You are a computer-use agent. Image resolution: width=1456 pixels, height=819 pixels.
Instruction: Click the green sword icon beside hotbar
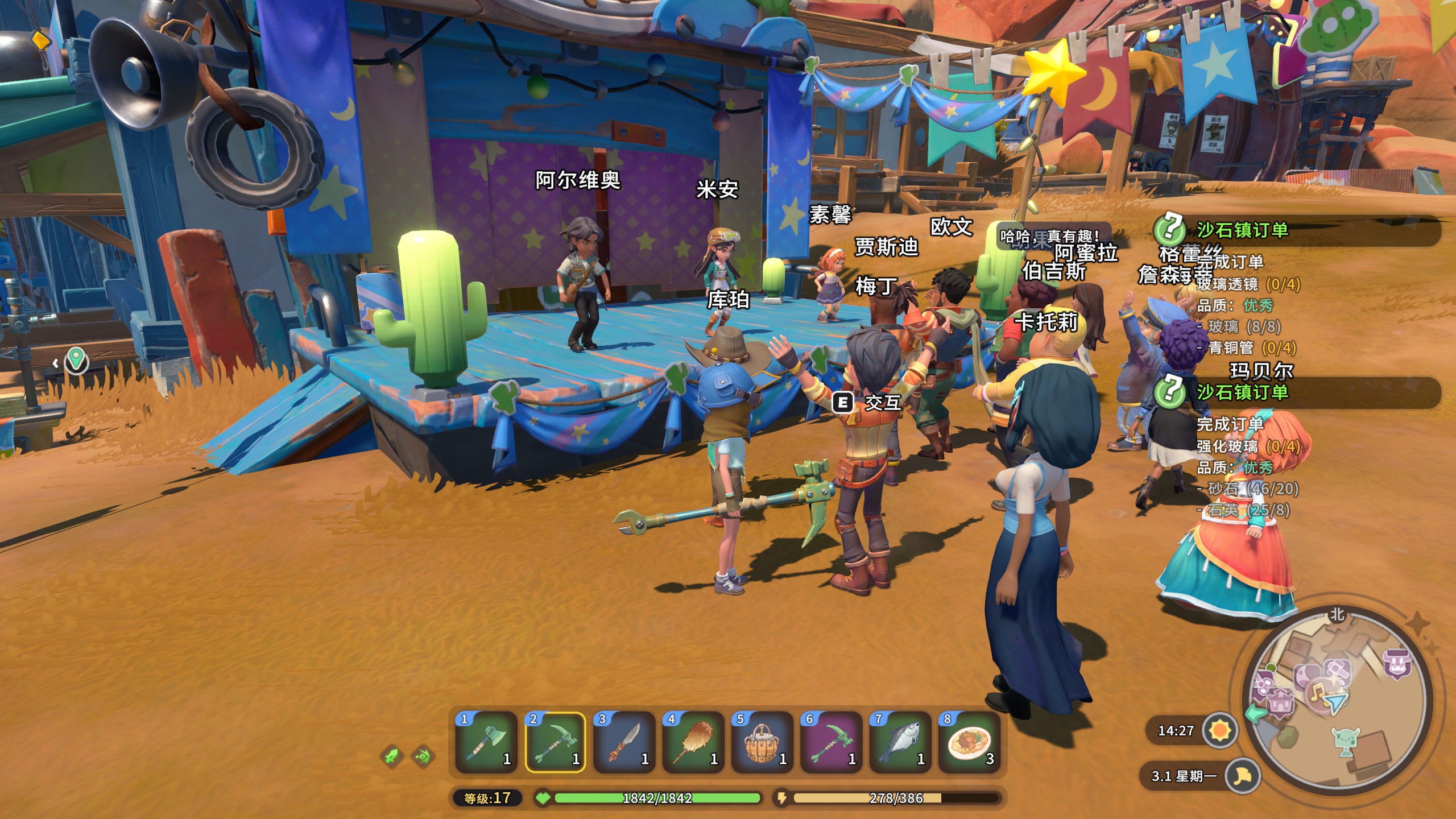tap(392, 756)
